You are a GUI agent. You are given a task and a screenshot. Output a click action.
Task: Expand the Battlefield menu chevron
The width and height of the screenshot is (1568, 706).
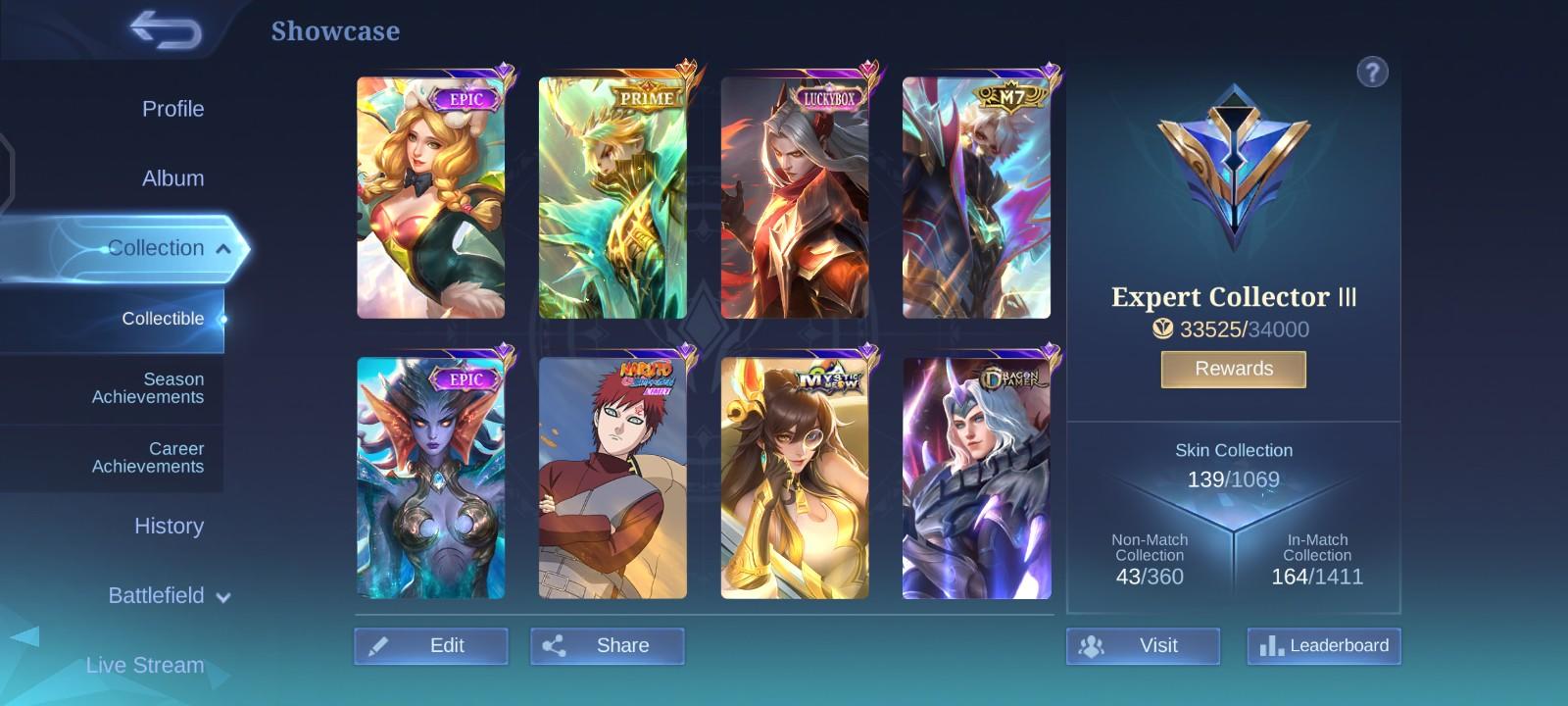223,596
